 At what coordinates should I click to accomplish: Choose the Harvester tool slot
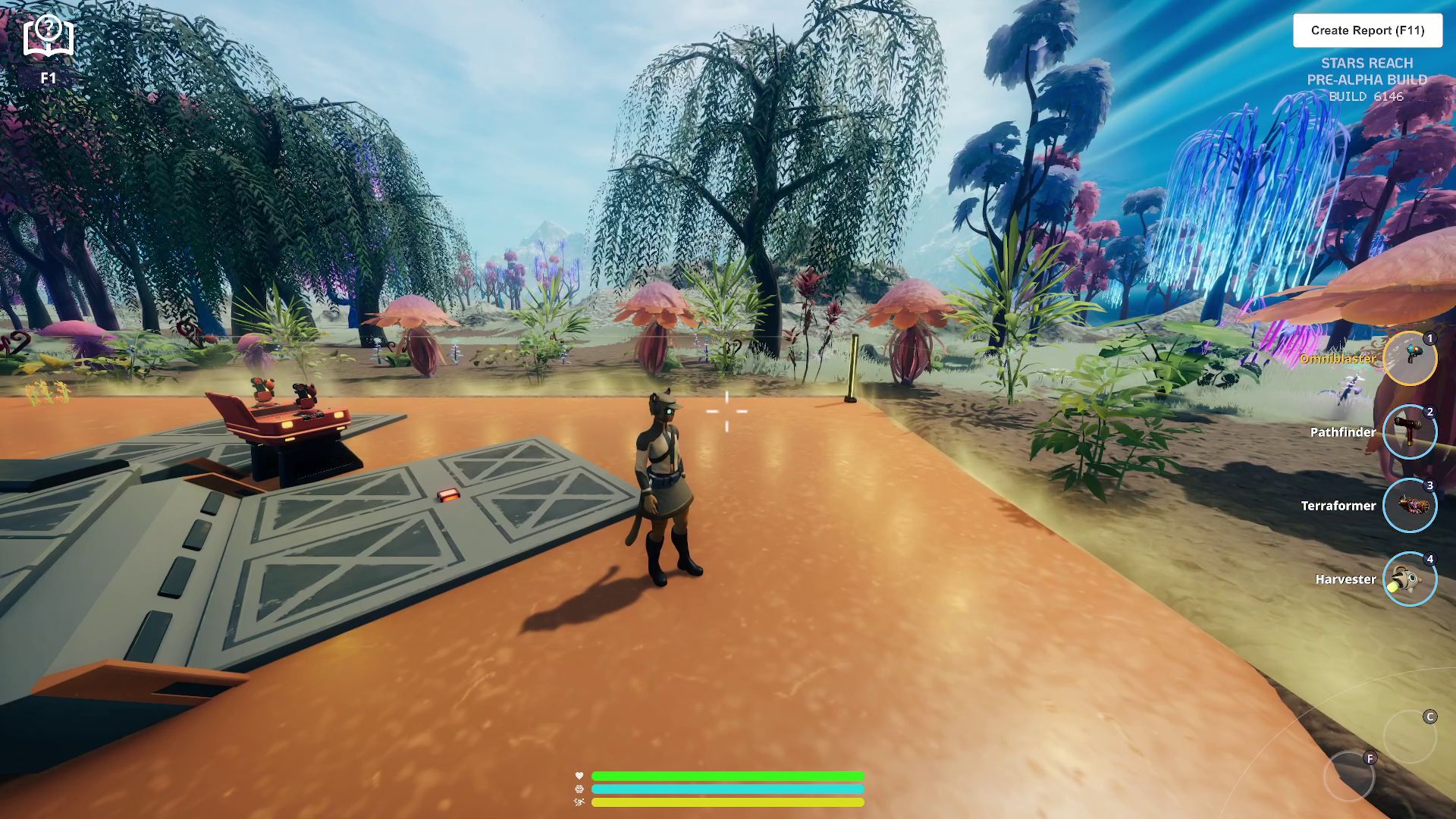click(1409, 579)
